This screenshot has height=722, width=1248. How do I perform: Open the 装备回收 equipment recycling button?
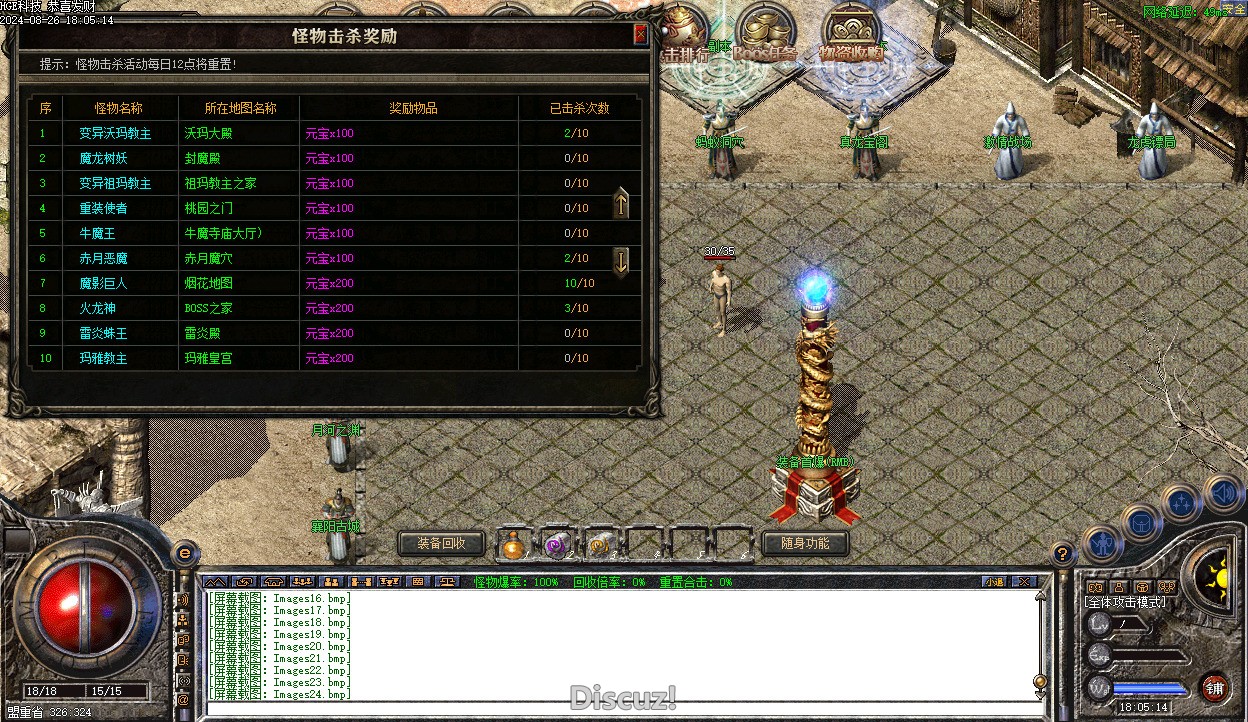pos(441,543)
